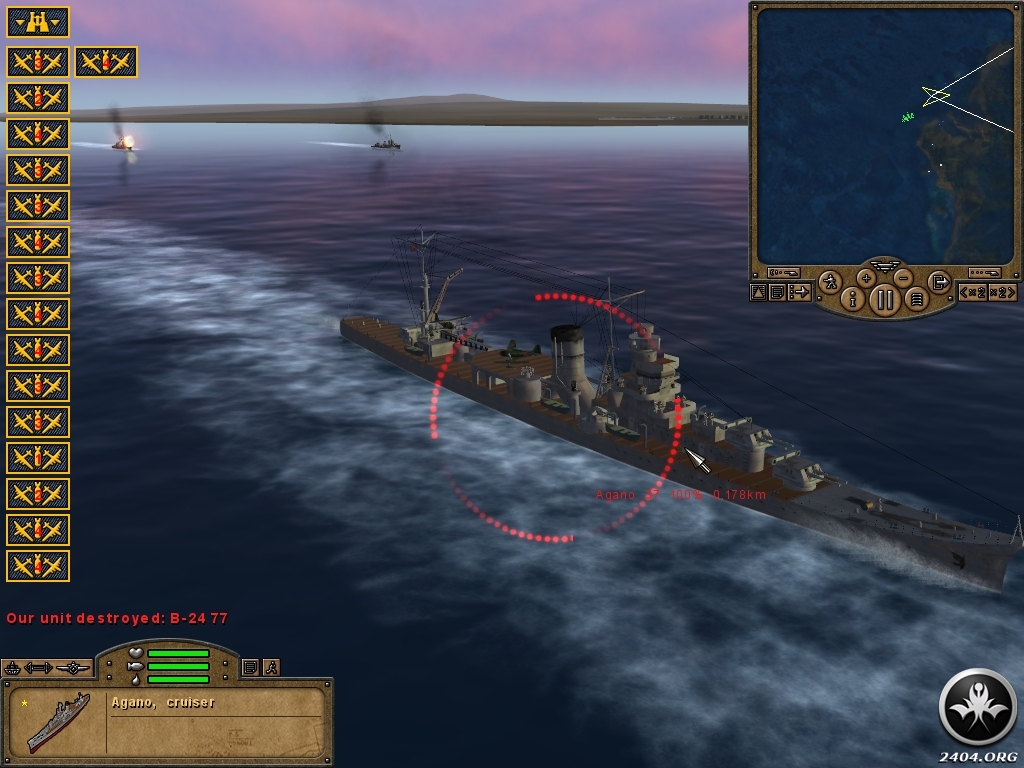Screen dimensions: 1024x768
Task: Select the topmost bomber squadron group button
Action: point(38,62)
